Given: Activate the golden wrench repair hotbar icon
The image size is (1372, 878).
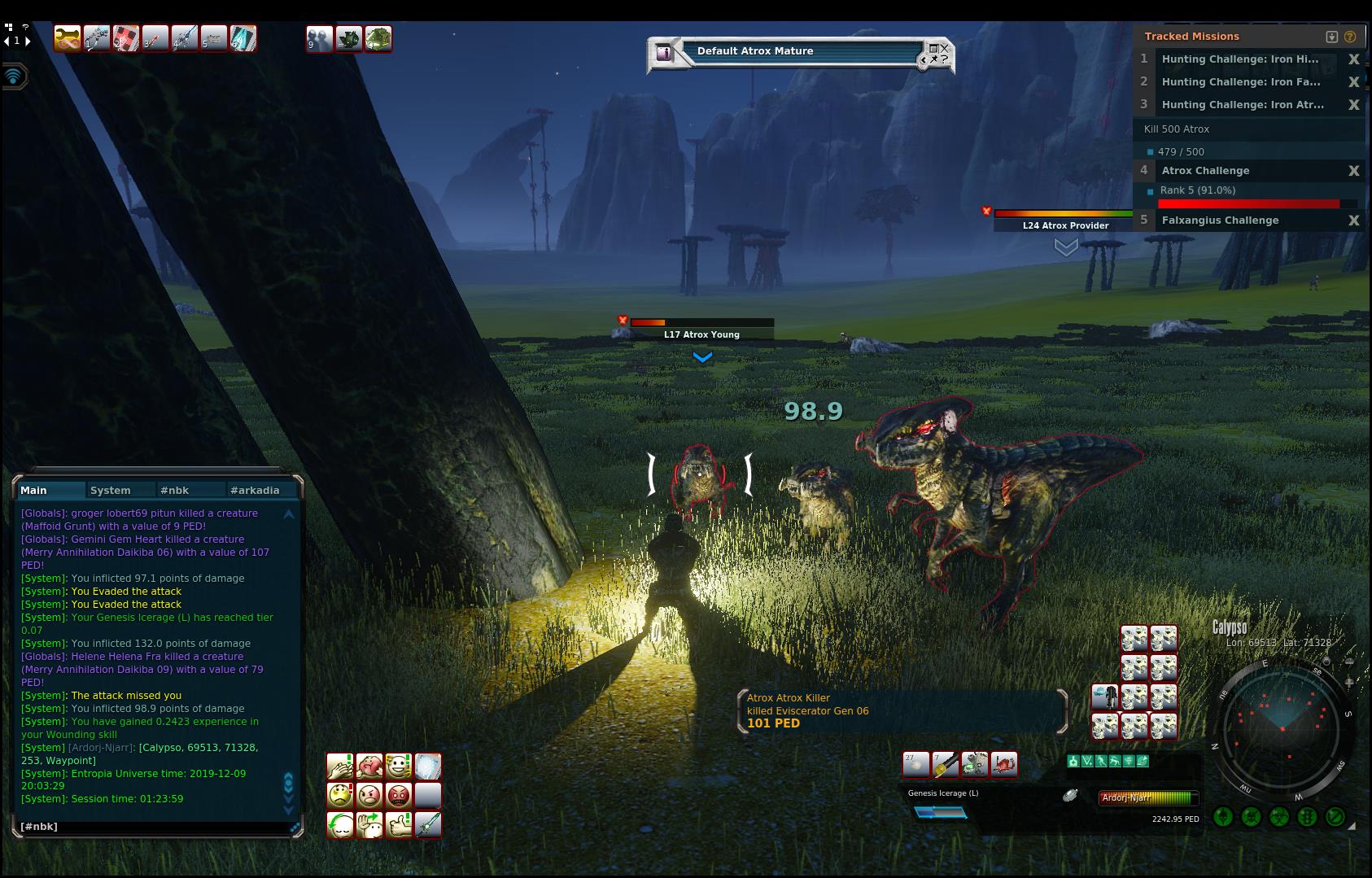Looking at the screenshot, I should point(67,38).
